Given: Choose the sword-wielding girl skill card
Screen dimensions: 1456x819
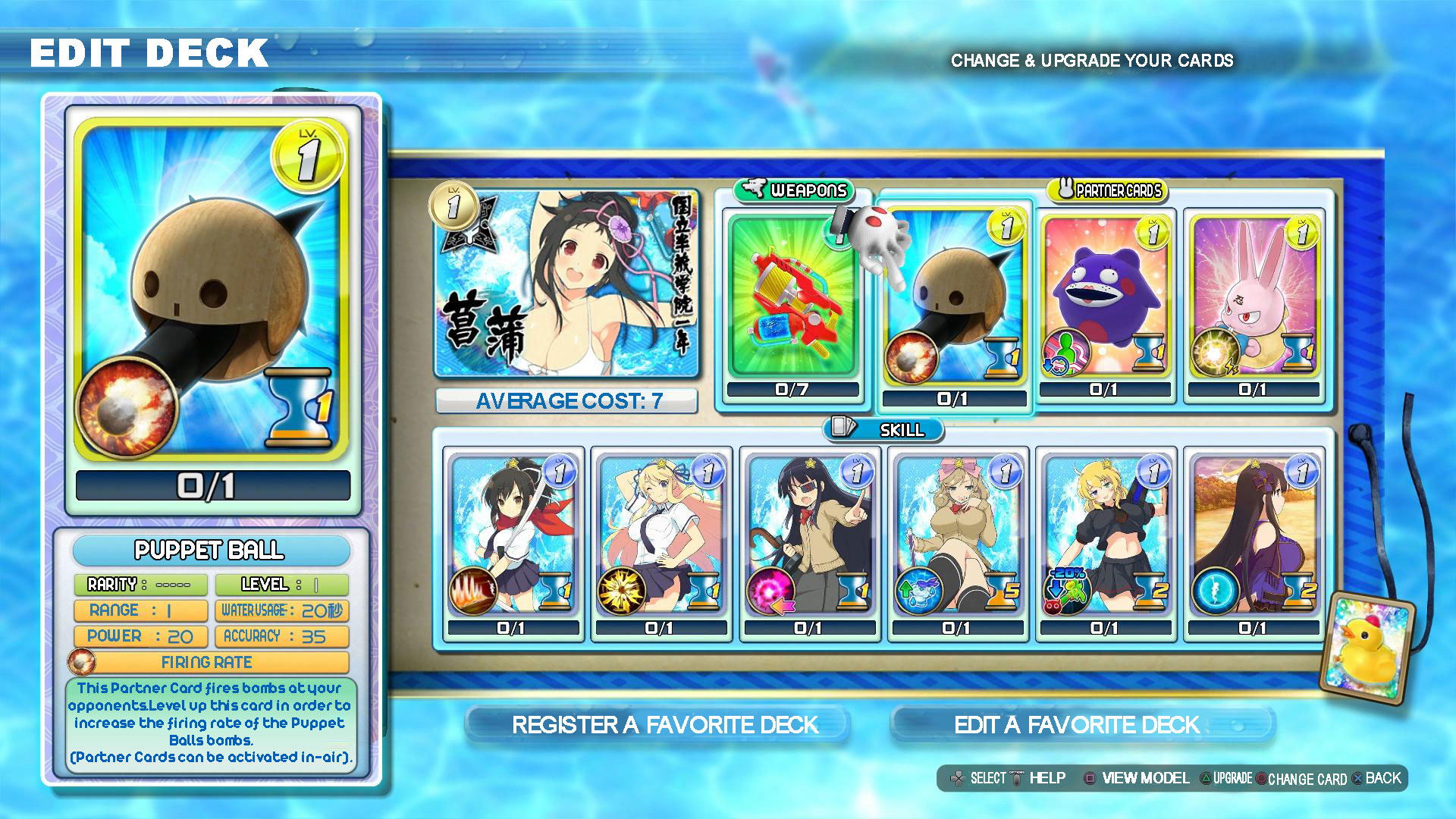Looking at the screenshot, I should click(x=512, y=537).
